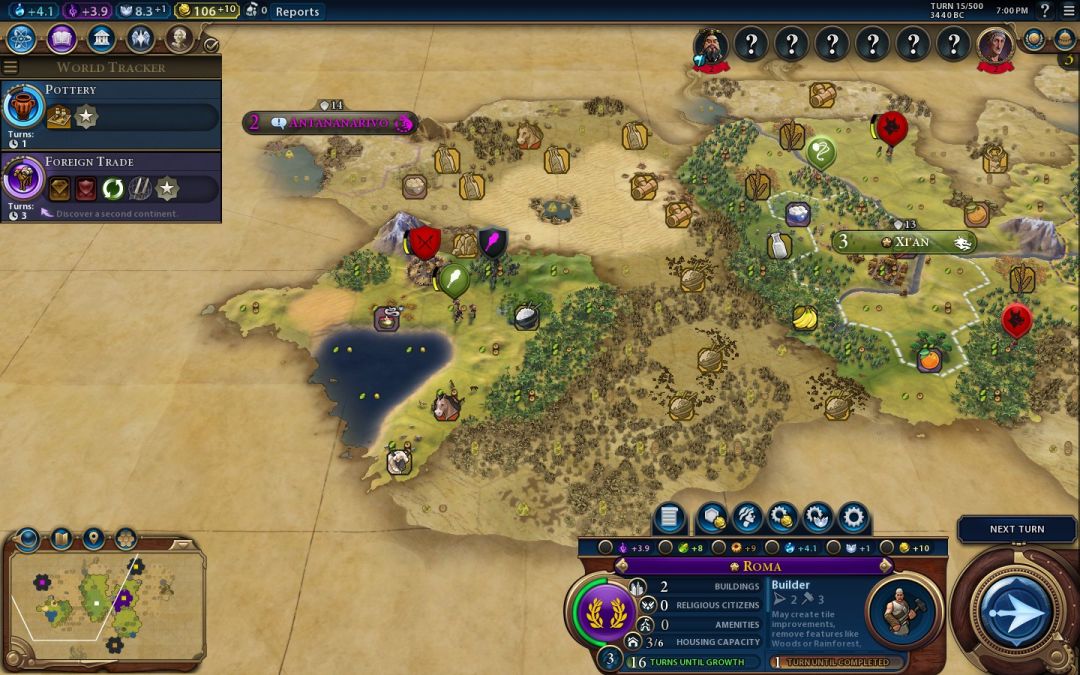Open the help question mark at top right
The height and width of the screenshot is (675, 1080).
[1045, 11]
